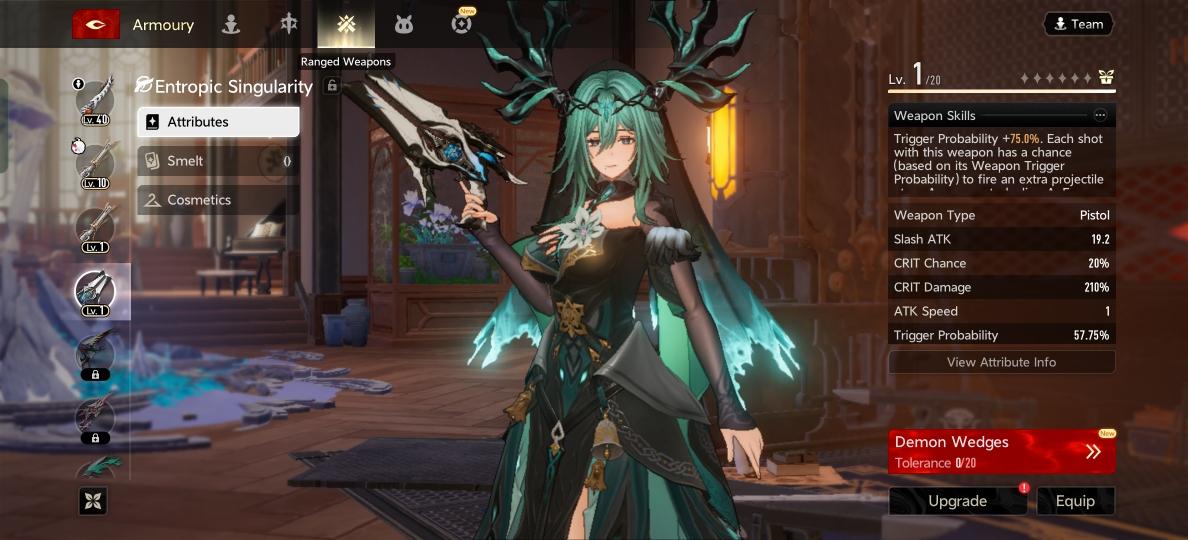The height and width of the screenshot is (540, 1188).
Task: Toggle the lock icon beside Entropic Singularity
Action: (x=332, y=87)
